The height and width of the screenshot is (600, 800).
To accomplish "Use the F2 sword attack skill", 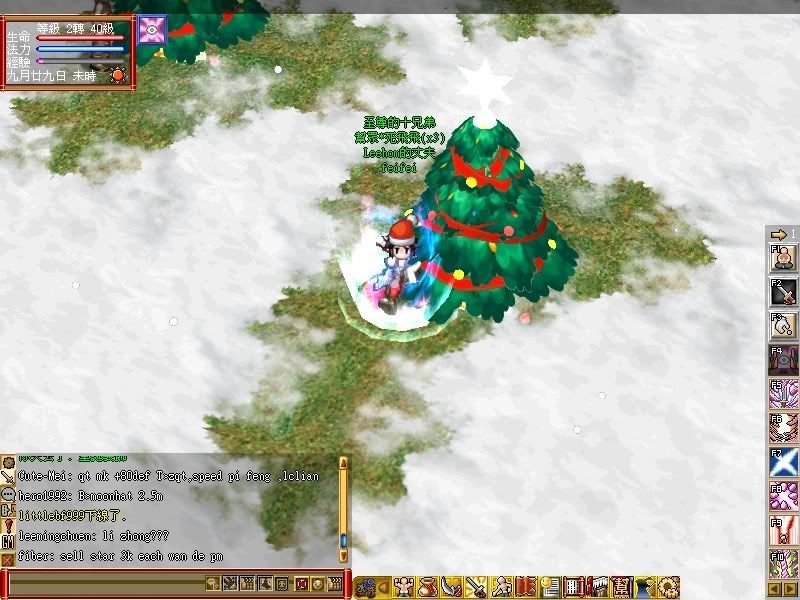I will [782, 292].
